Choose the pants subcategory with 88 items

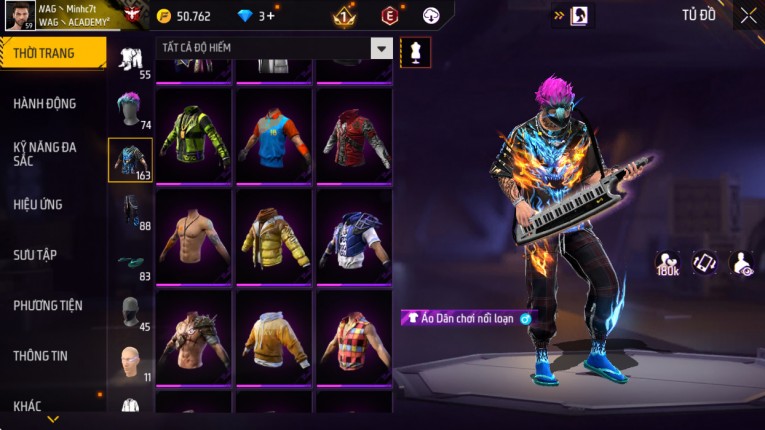[130, 209]
